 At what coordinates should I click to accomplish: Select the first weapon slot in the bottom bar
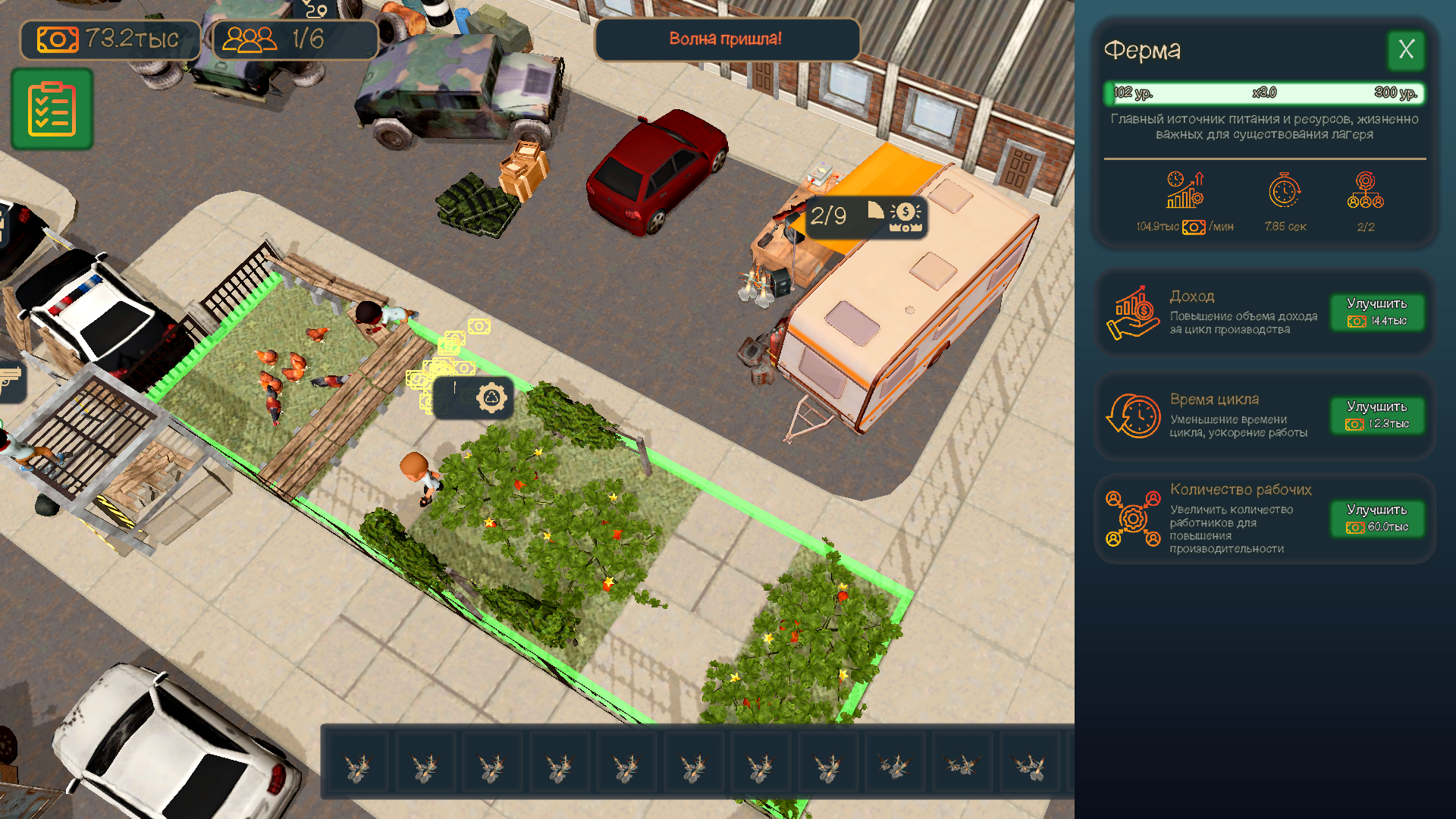coord(358,762)
